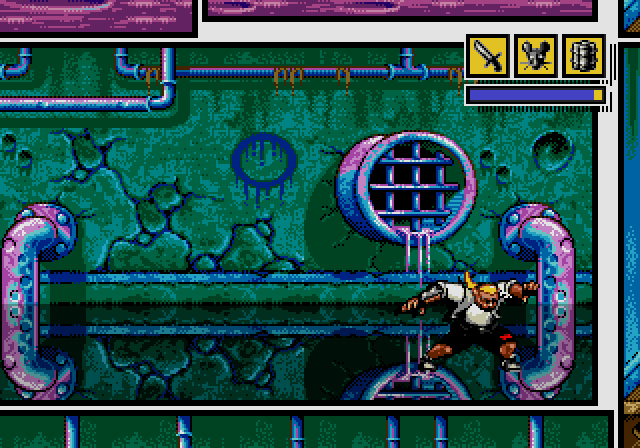
Task: Use the spiked fist item slot
Action: pyautogui.click(x=583, y=57)
